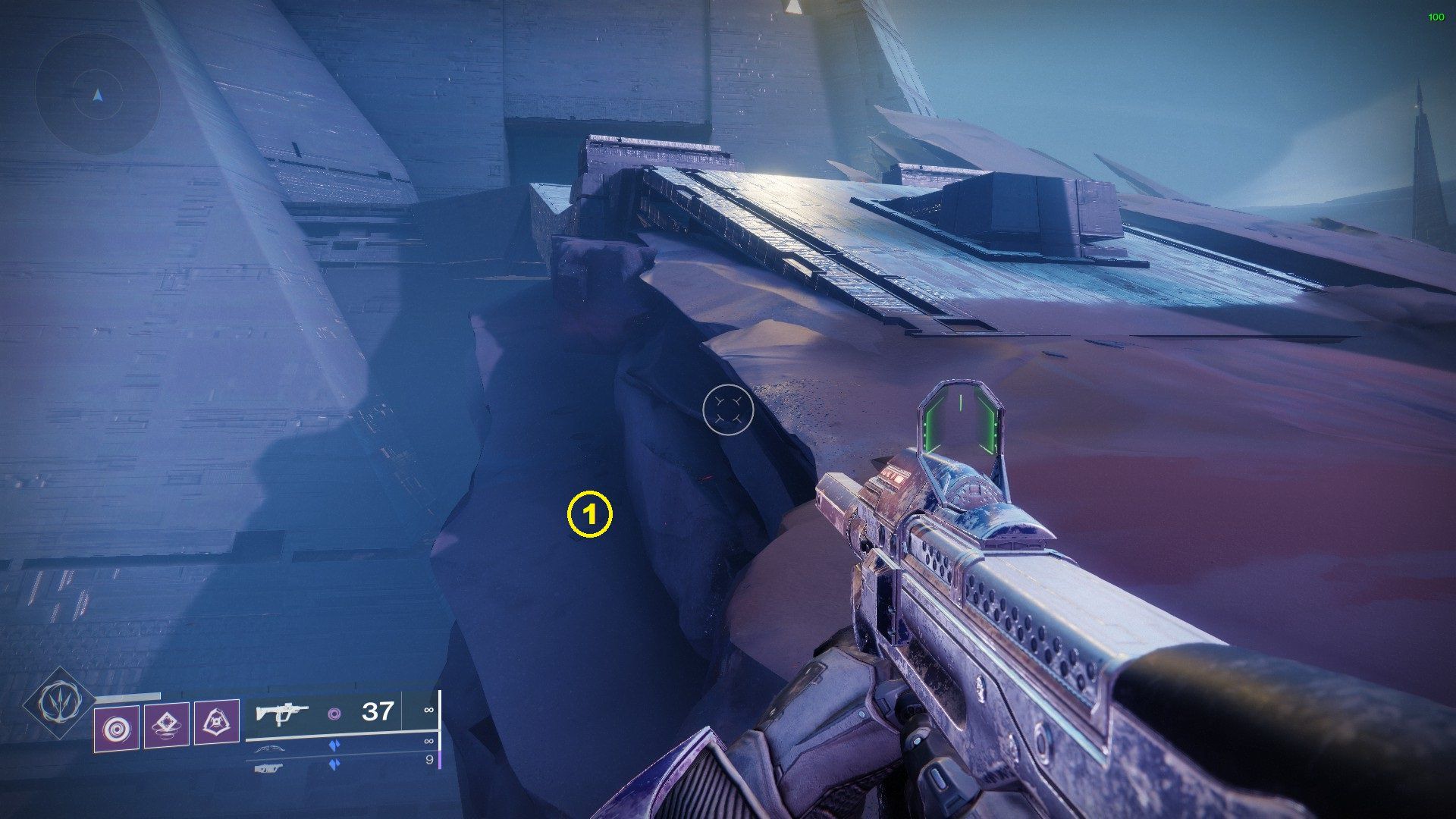
Task: Click the player arrow on the radar
Action: [96, 97]
